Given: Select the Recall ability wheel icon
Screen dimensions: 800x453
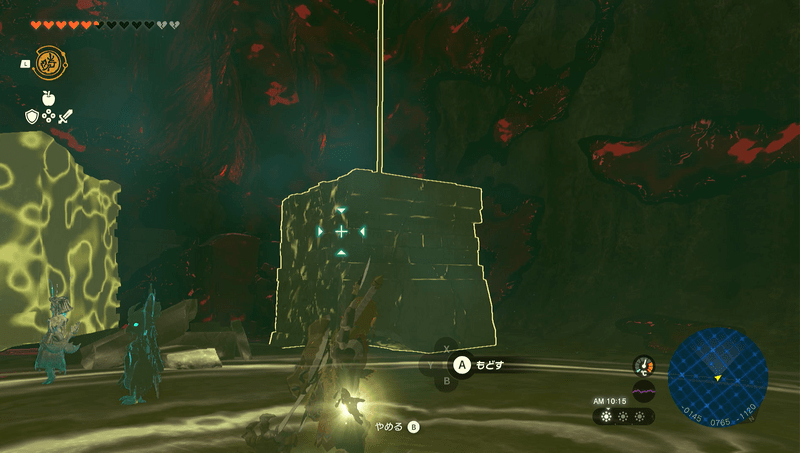Looking at the screenshot, I should [x=48, y=63].
